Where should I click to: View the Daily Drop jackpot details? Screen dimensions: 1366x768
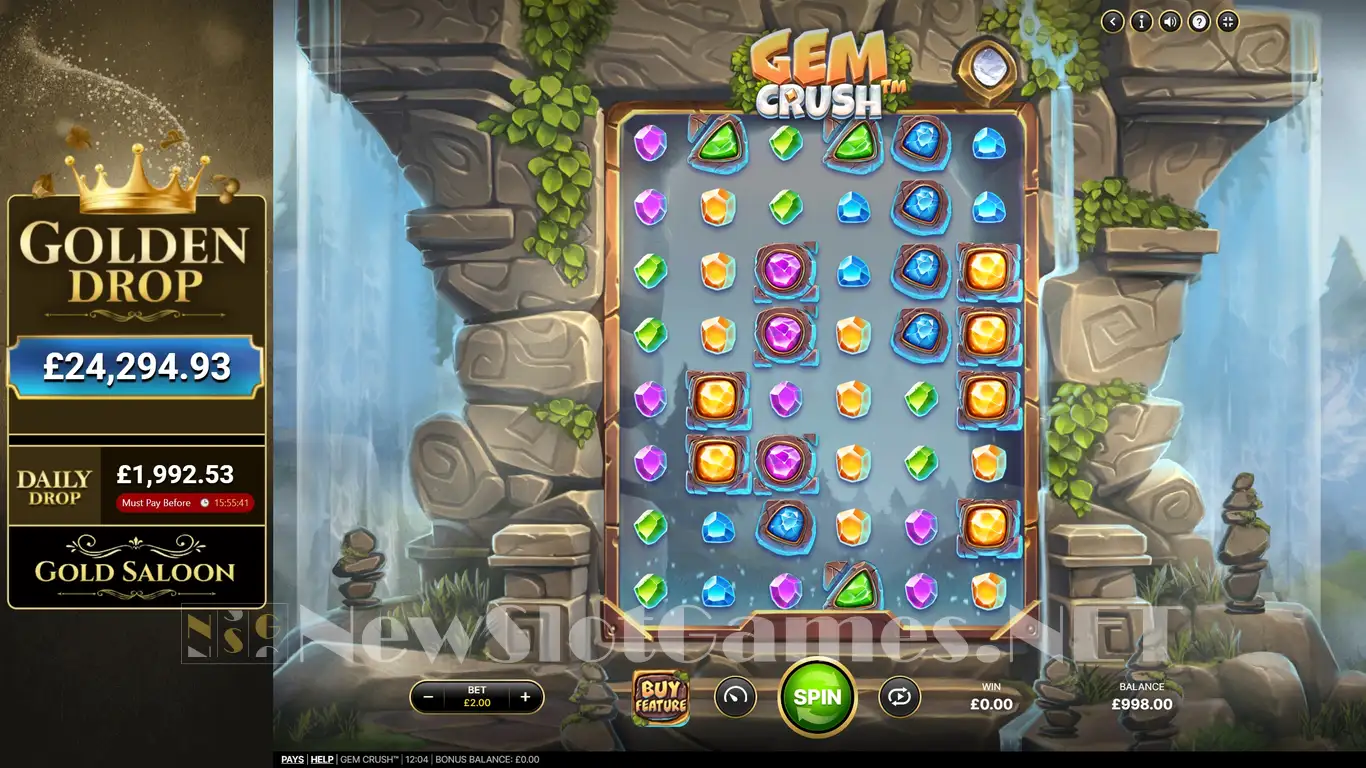point(136,487)
